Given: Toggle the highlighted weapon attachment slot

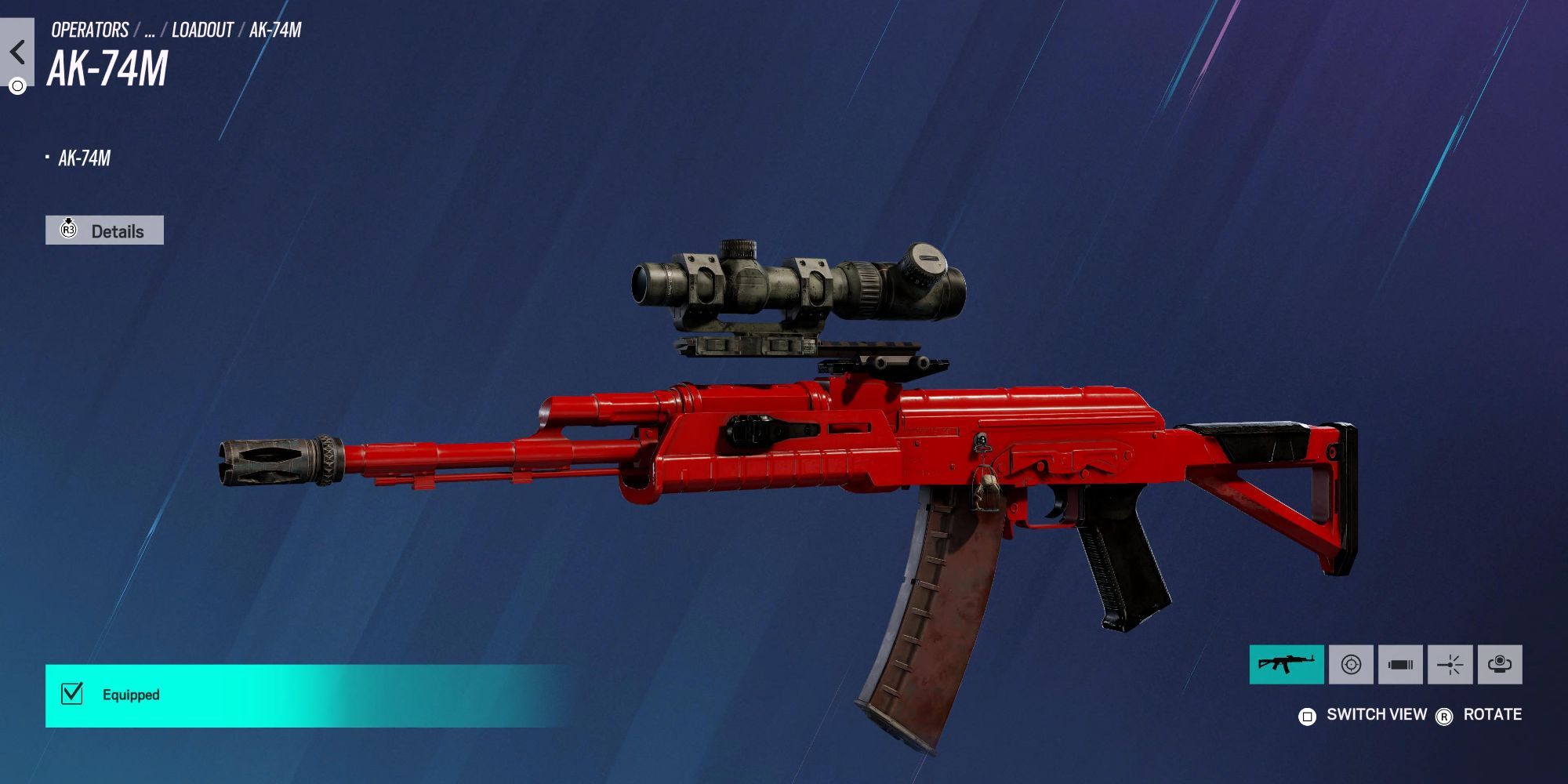Looking at the screenshot, I should (x=1288, y=664).
